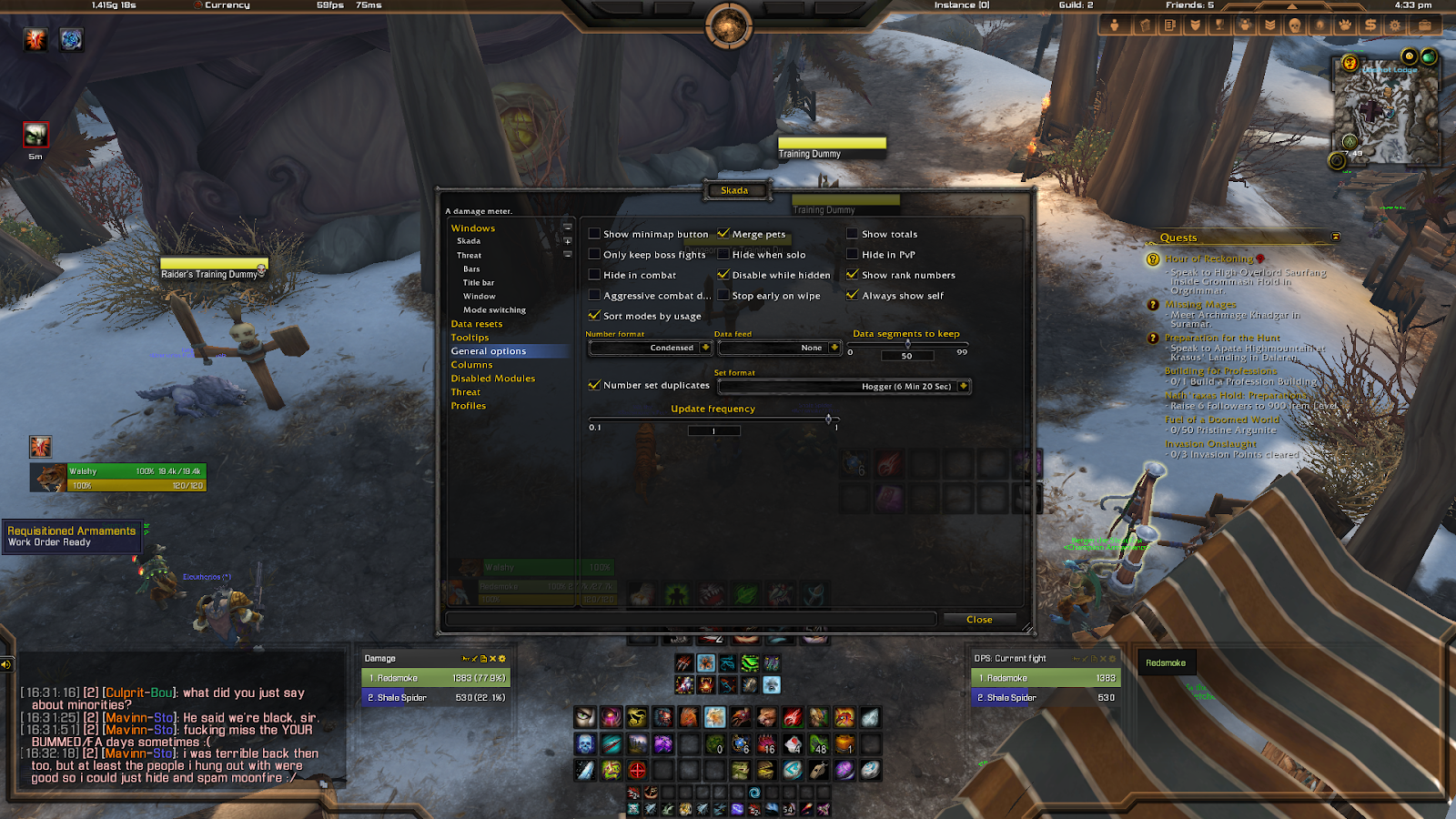This screenshot has height=819, width=1456.
Task: Click the report icon on the Damage meter
Action: point(483,659)
